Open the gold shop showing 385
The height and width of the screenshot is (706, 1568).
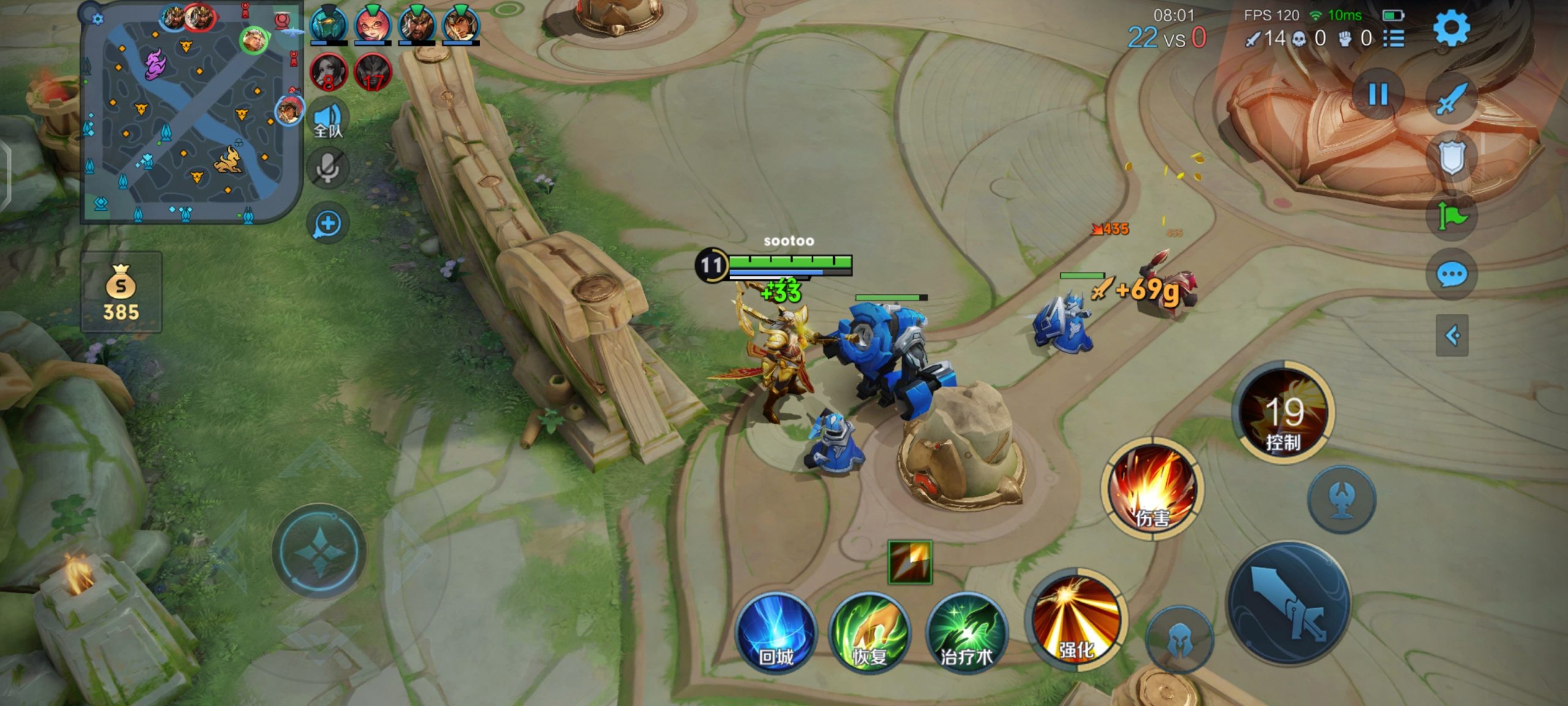[121, 292]
